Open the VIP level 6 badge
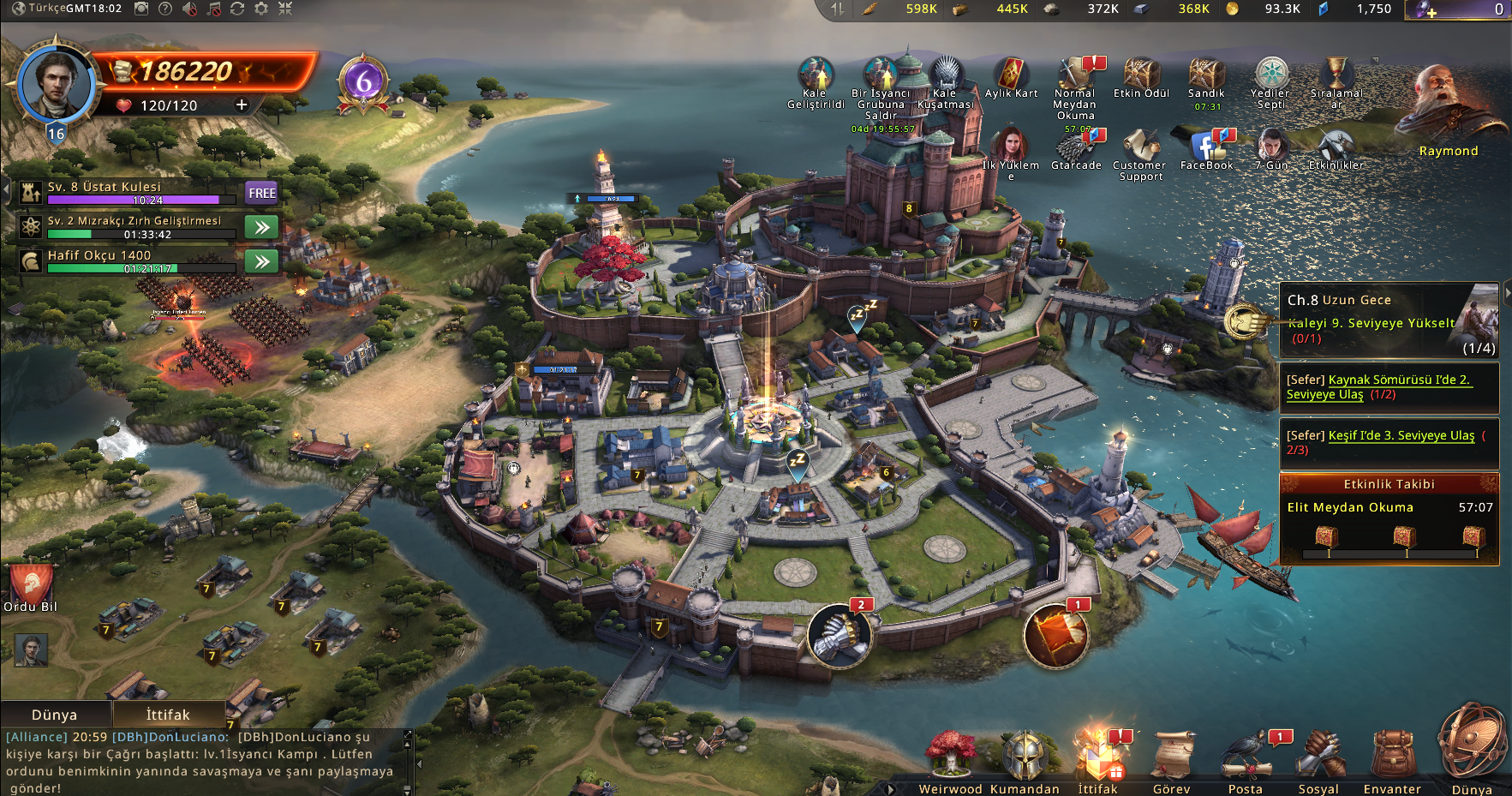This screenshot has height=796, width=1512. pyautogui.click(x=364, y=82)
